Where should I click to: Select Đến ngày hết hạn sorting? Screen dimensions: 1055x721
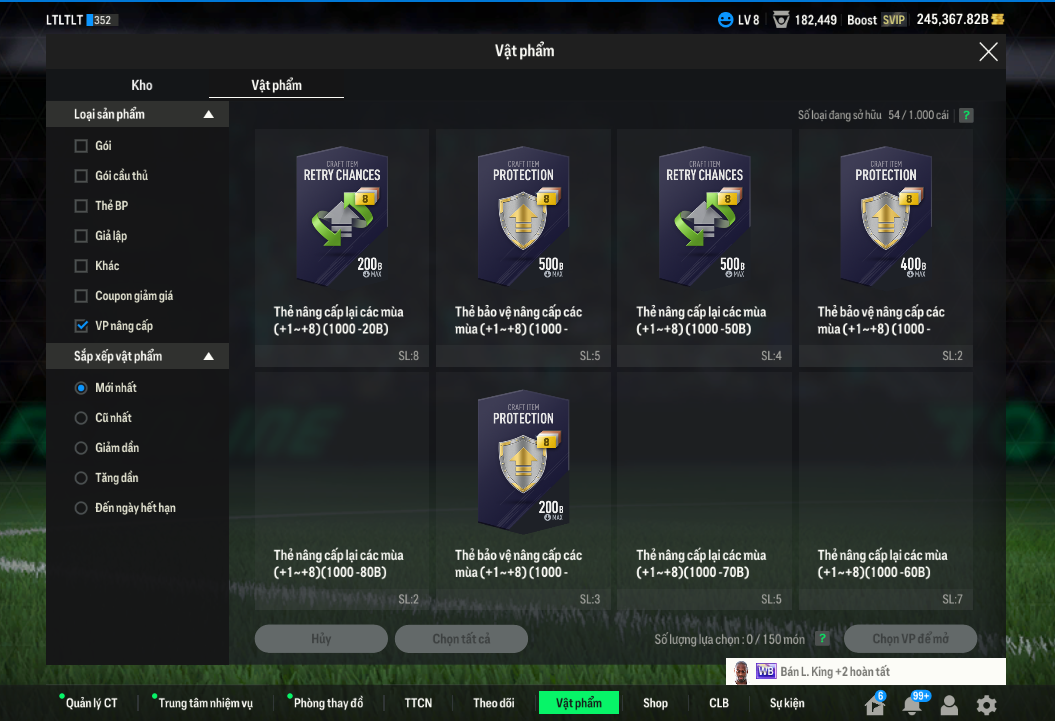81,508
